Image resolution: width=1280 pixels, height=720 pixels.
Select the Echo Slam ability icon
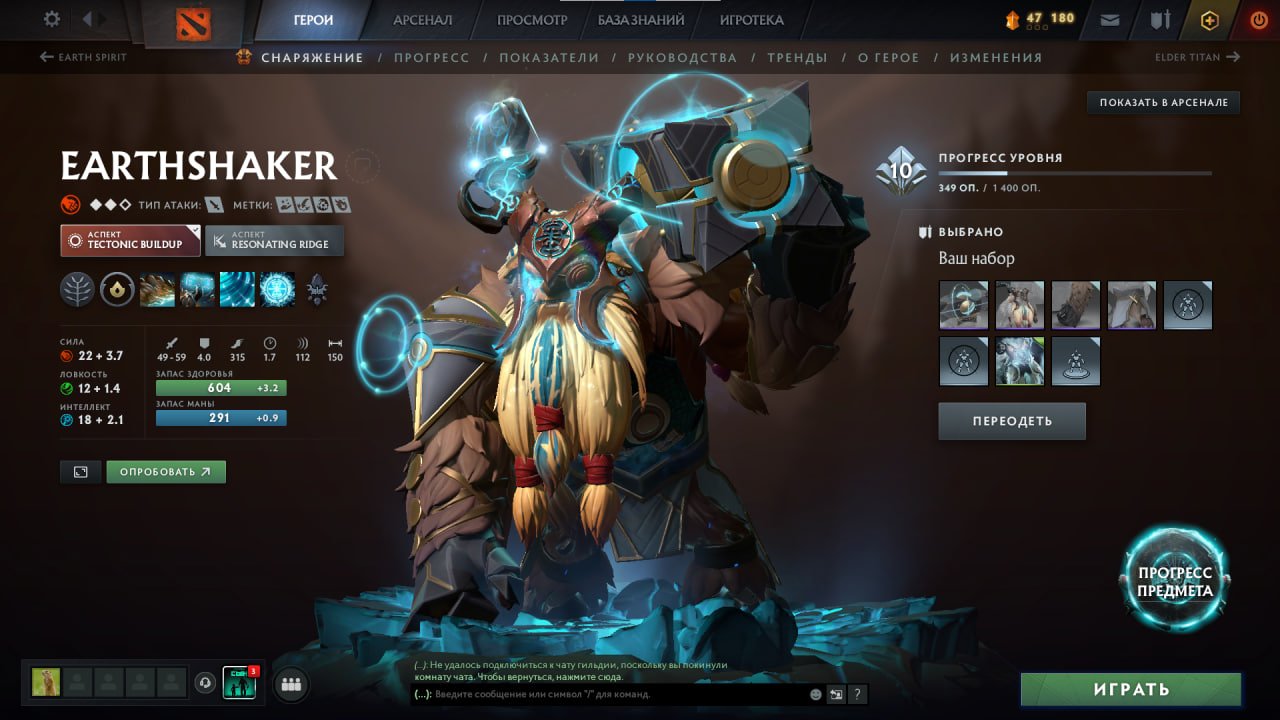pos(276,290)
